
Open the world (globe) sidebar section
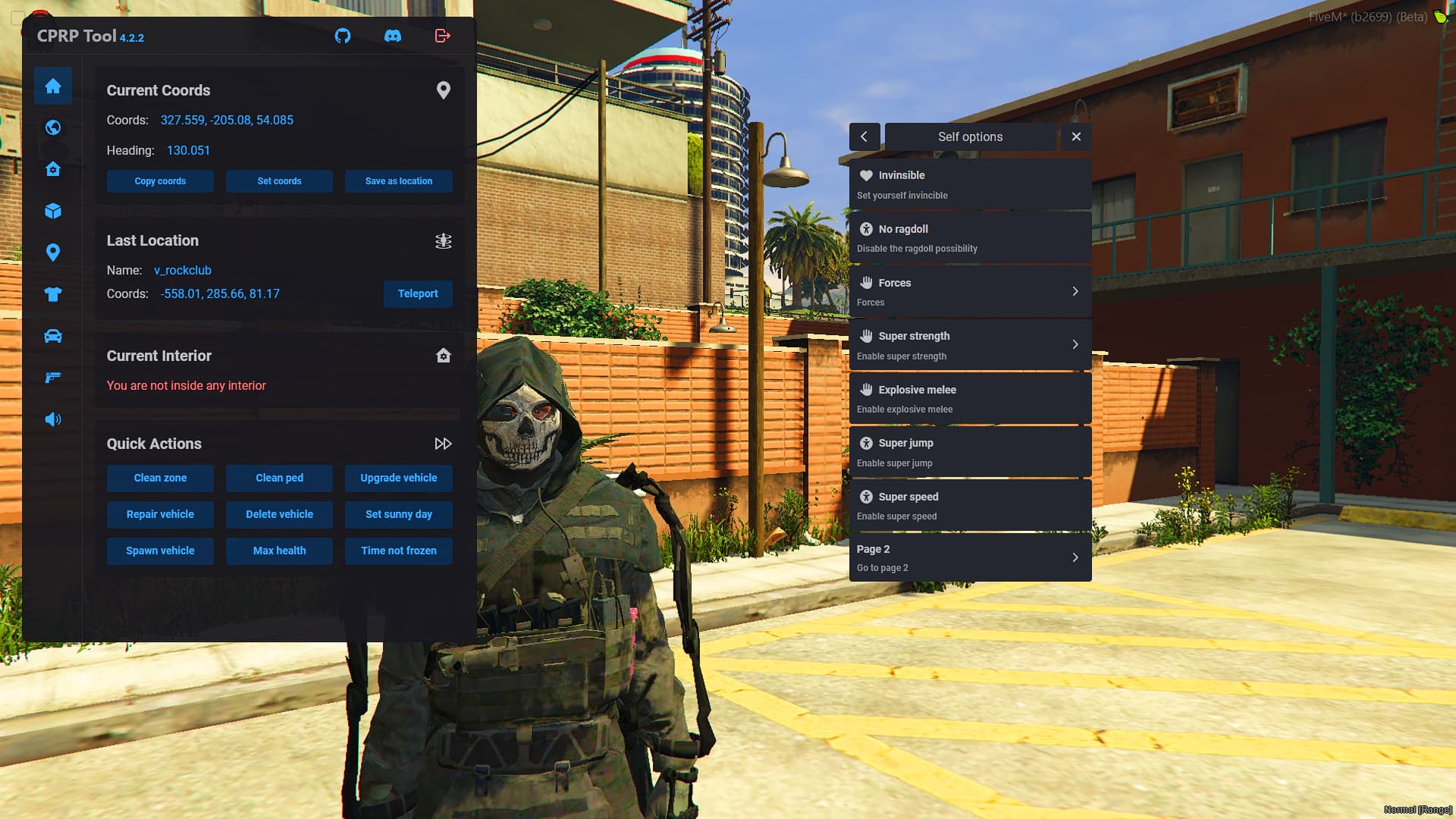coord(53,127)
